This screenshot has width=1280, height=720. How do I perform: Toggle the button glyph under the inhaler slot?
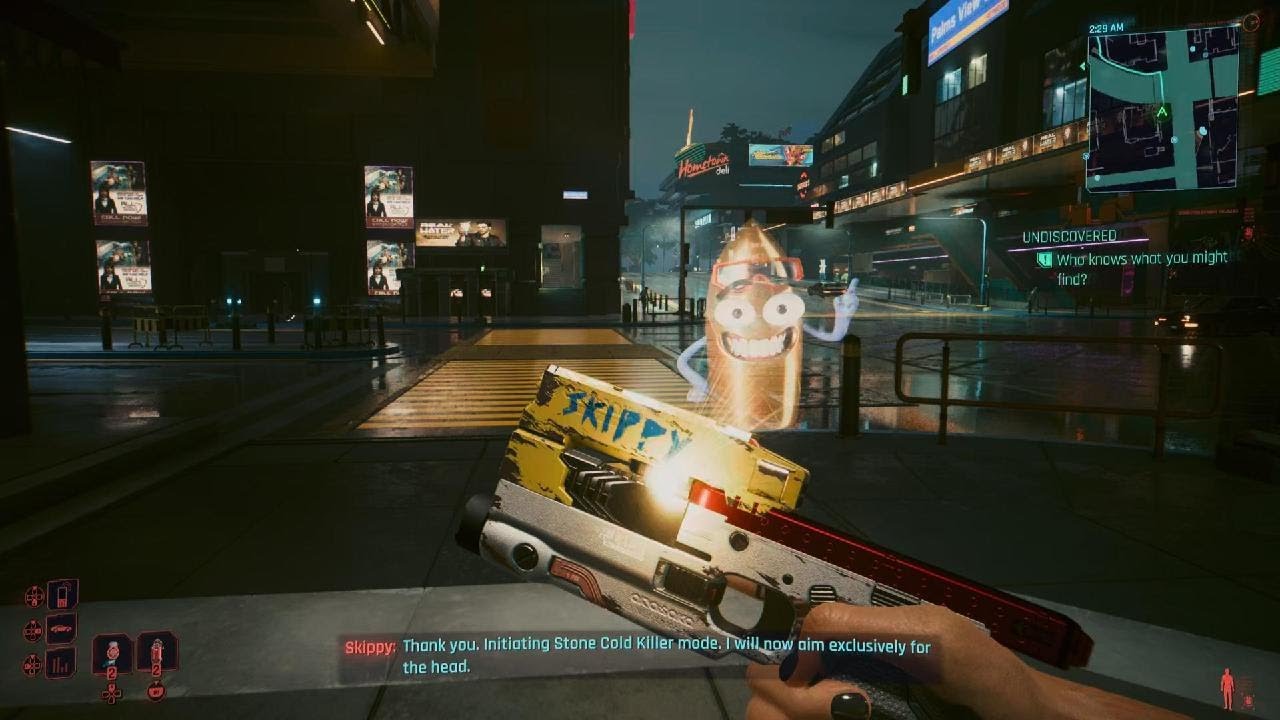(157, 692)
